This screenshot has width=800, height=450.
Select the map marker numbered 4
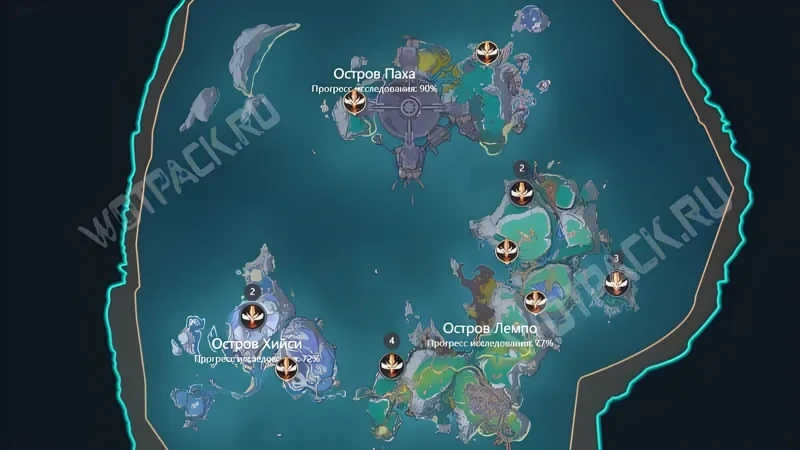[391, 365]
